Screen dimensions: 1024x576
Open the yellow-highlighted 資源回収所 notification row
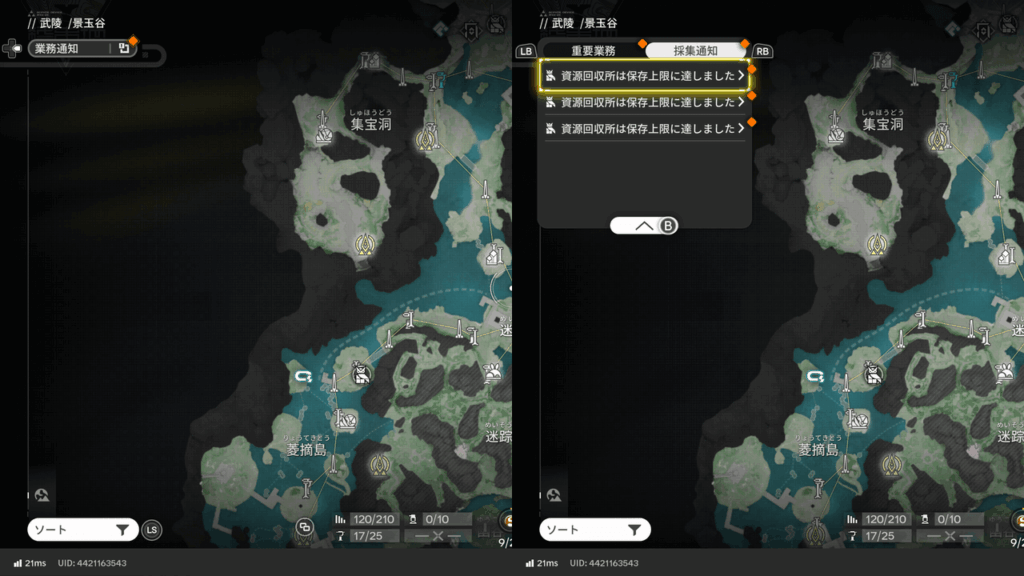[x=644, y=75]
